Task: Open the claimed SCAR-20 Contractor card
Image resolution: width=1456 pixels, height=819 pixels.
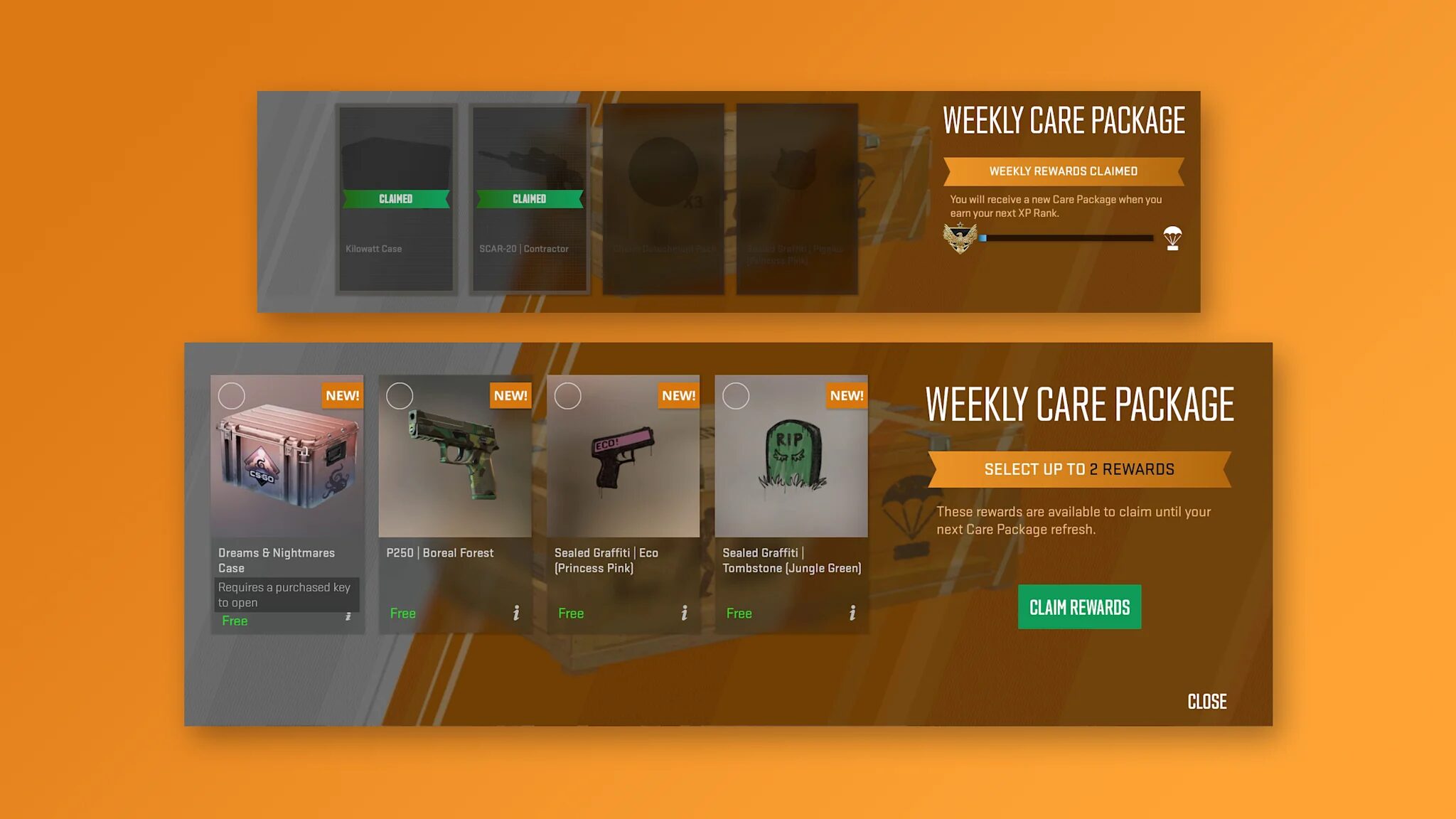Action: (x=529, y=199)
